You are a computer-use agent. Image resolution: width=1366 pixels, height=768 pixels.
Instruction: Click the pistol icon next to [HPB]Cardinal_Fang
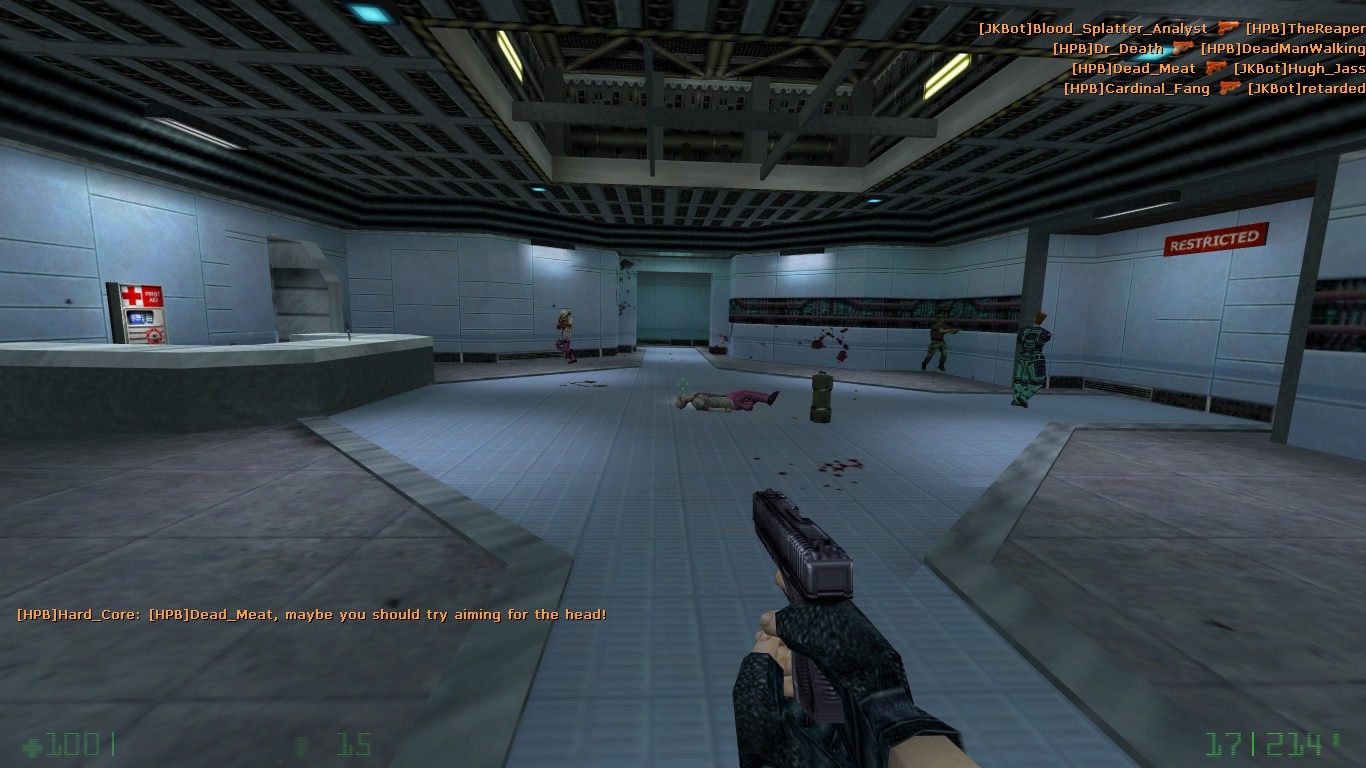(x=1230, y=88)
